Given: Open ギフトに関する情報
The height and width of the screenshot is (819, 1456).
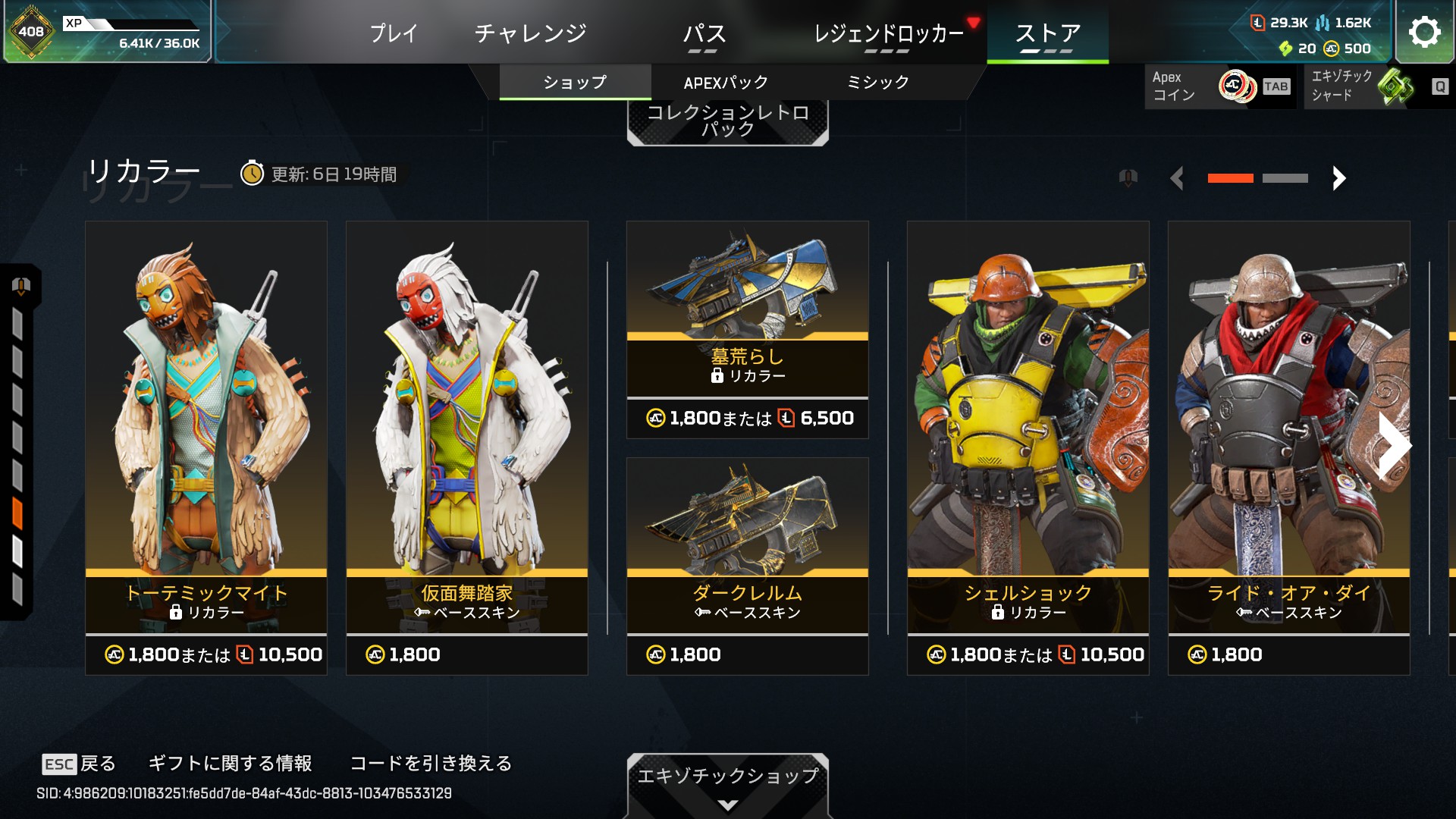Looking at the screenshot, I should [x=230, y=763].
